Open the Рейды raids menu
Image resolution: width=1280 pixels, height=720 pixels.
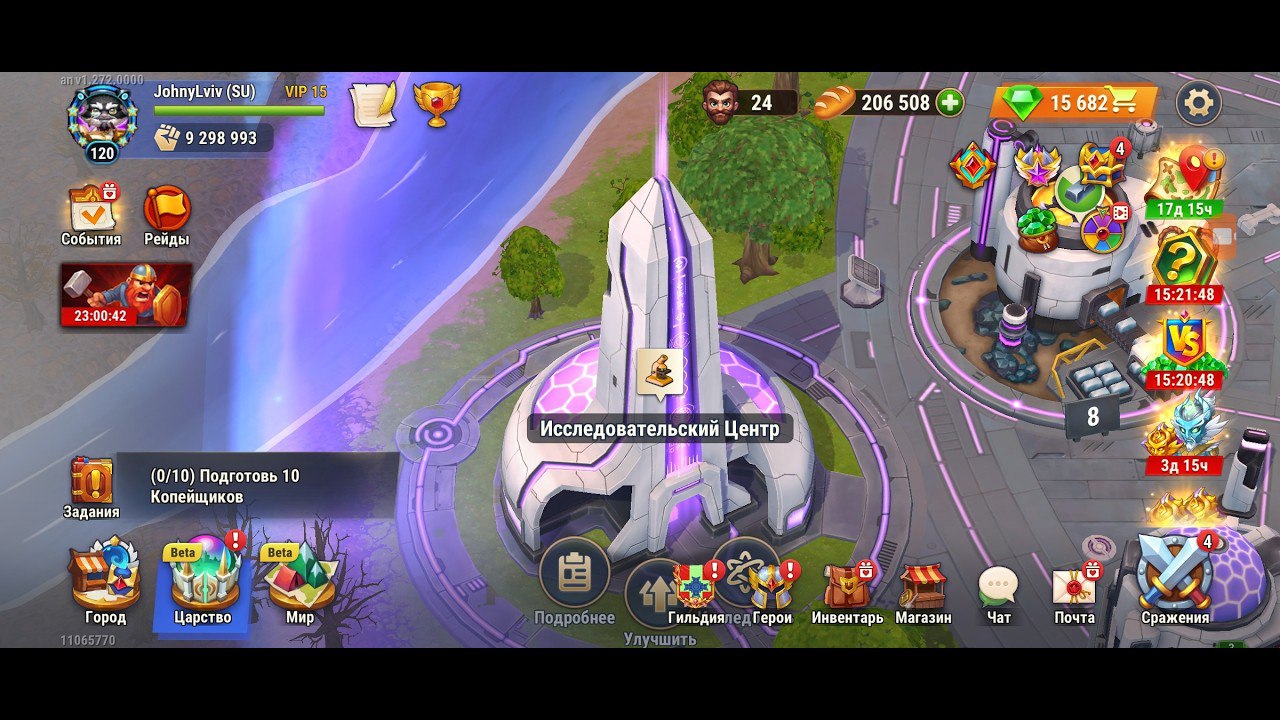point(166,213)
